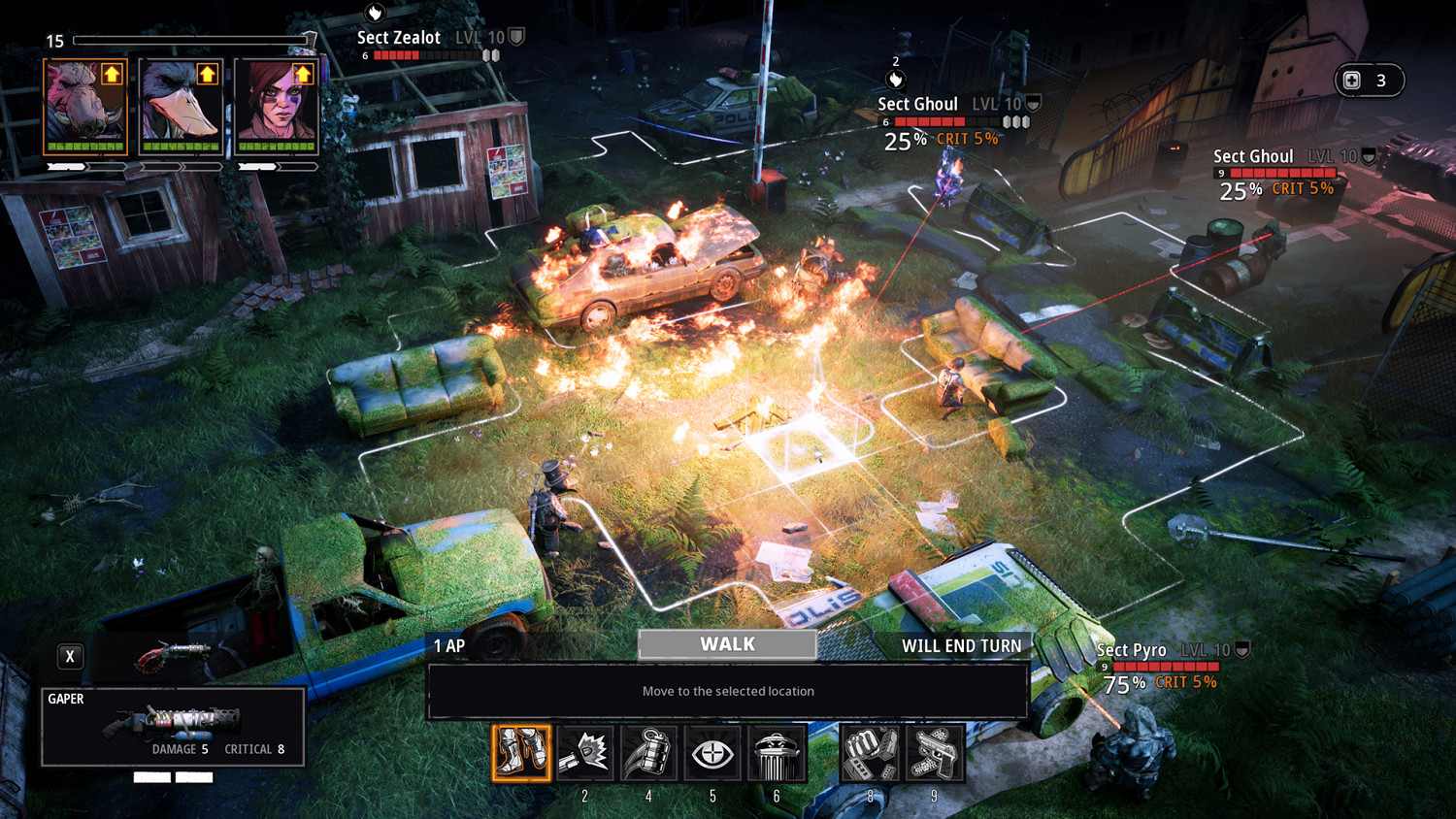Click the Walk action title banner
The height and width of the screenshot is (819, 1456).
[727, 644]
